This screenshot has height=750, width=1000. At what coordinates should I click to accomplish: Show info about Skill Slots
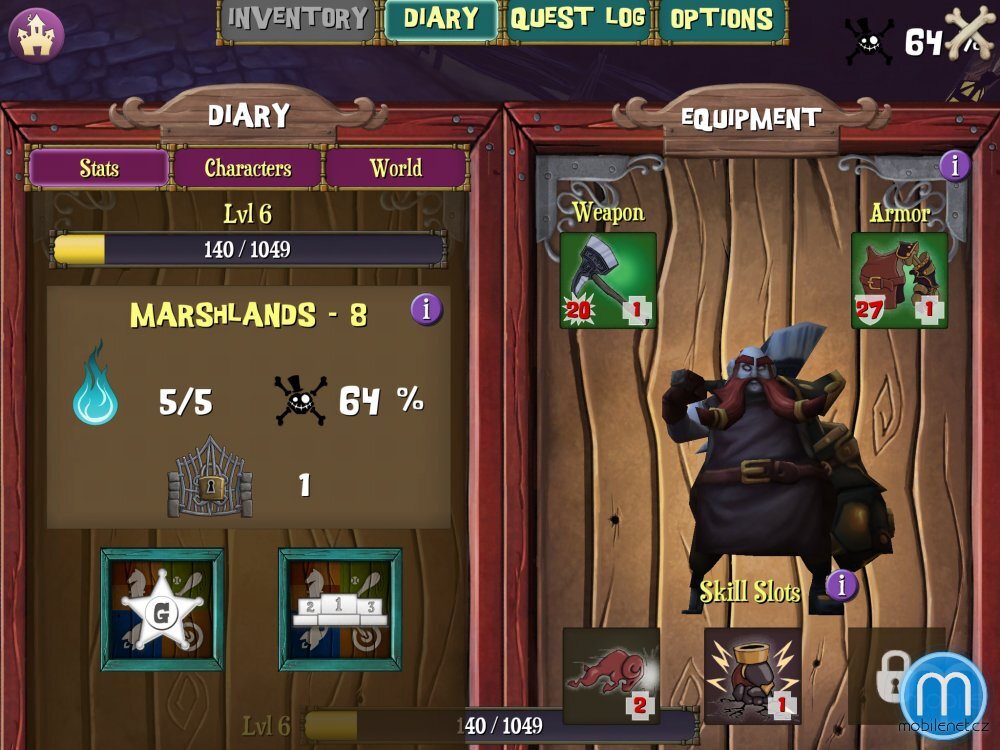841,585
